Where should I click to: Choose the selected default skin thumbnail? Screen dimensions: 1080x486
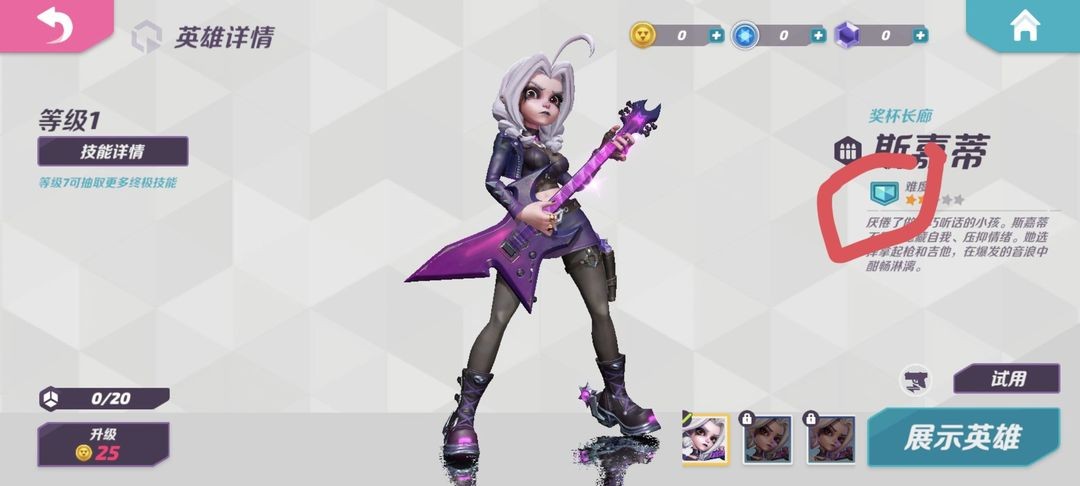click(x=705, y=439)
